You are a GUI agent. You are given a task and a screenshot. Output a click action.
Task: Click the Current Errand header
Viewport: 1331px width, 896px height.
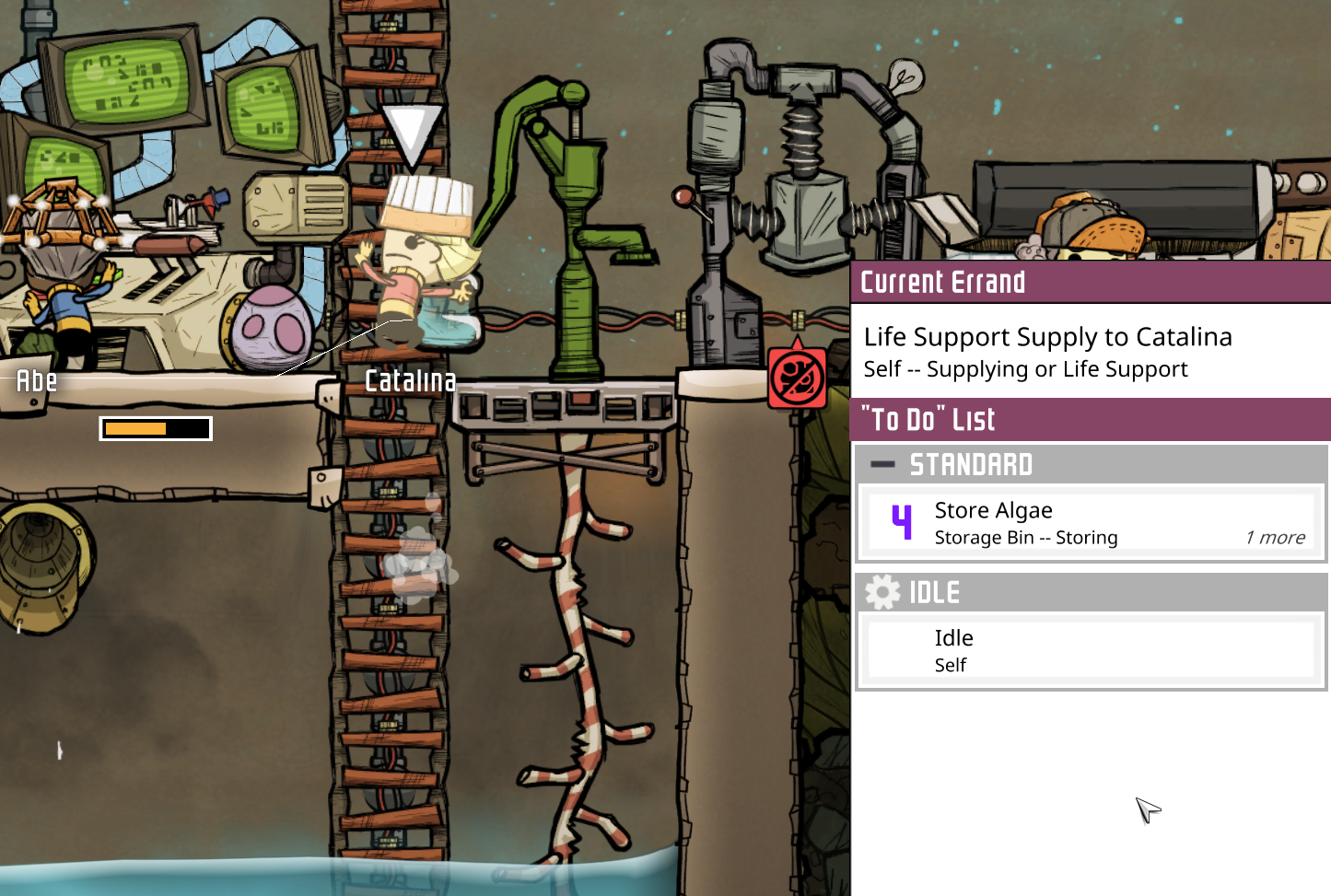(x=943, y=282)
